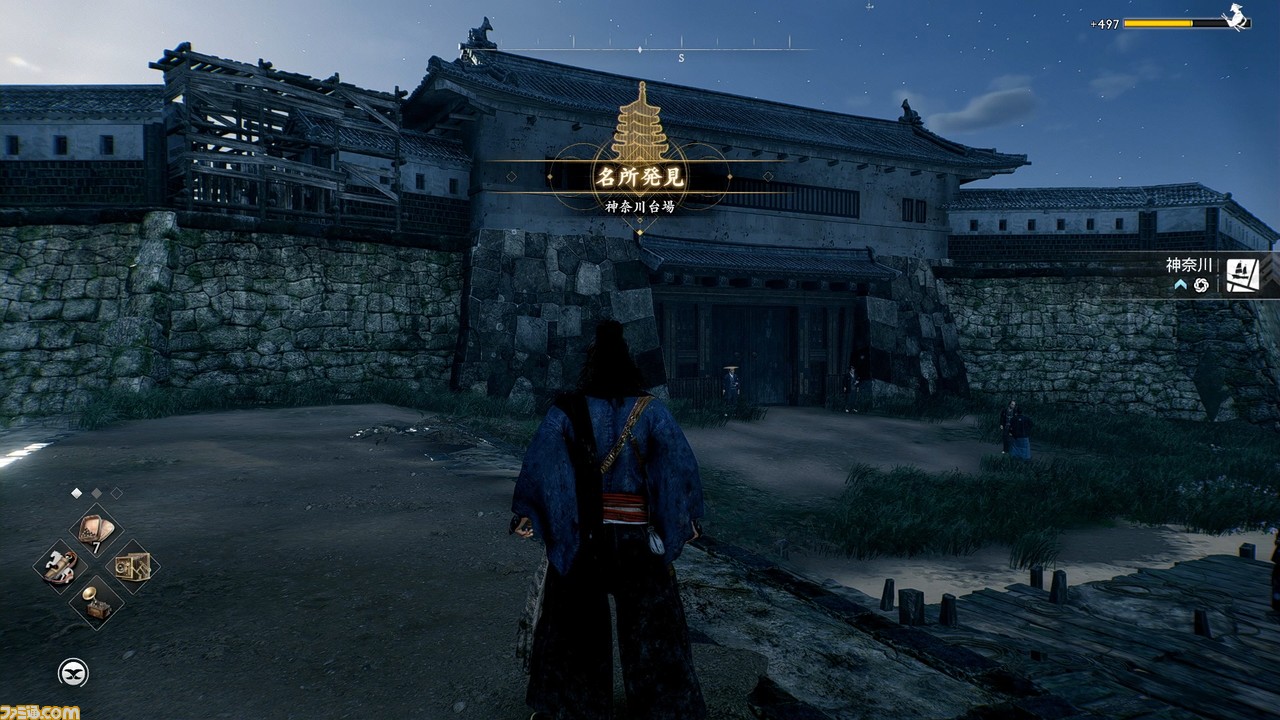Expand the blue chevron under 神奈川

pyautogui.click(x=1179, y=283)
